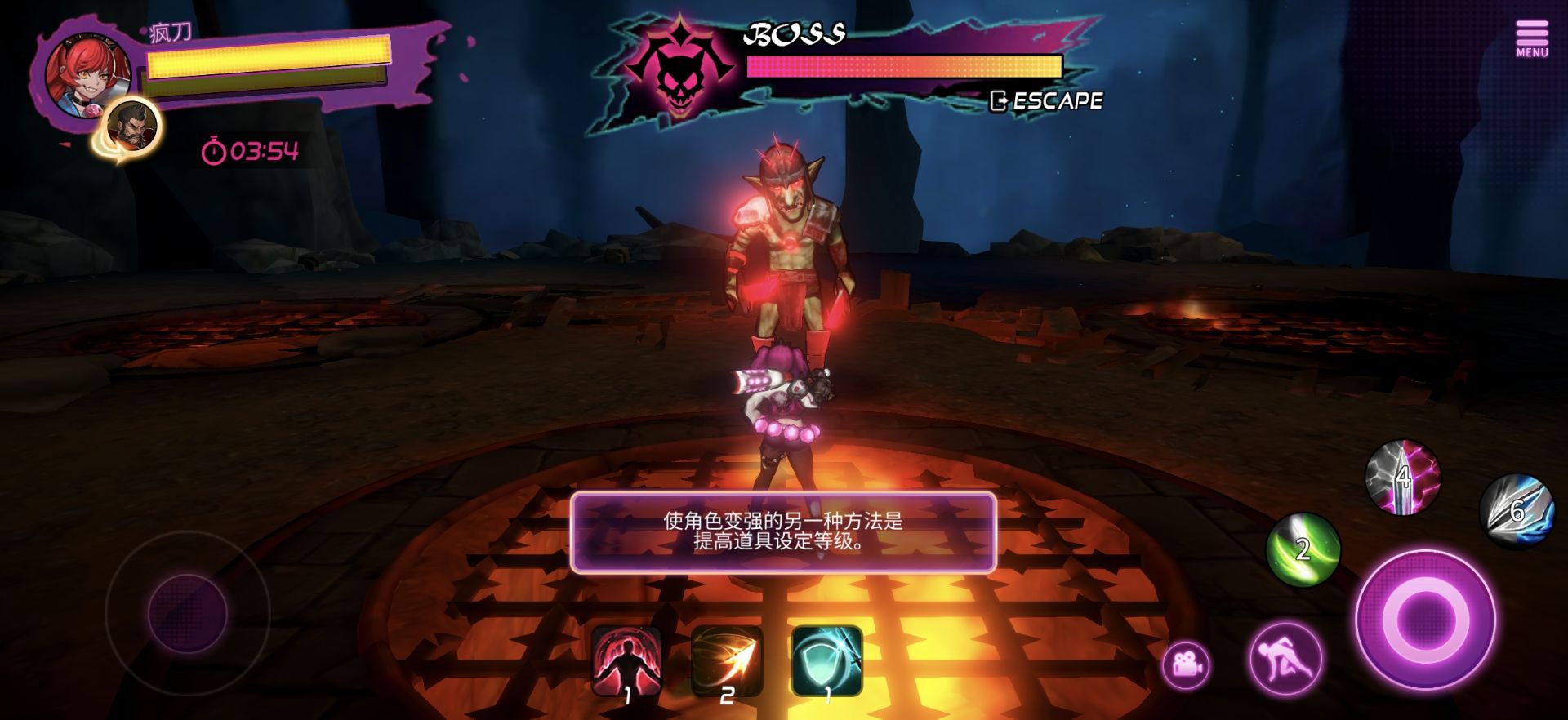This screenshot has width=1568, height=720.
Task: Dismiss the tutorial tip dialog box
Action: (783, 531)
